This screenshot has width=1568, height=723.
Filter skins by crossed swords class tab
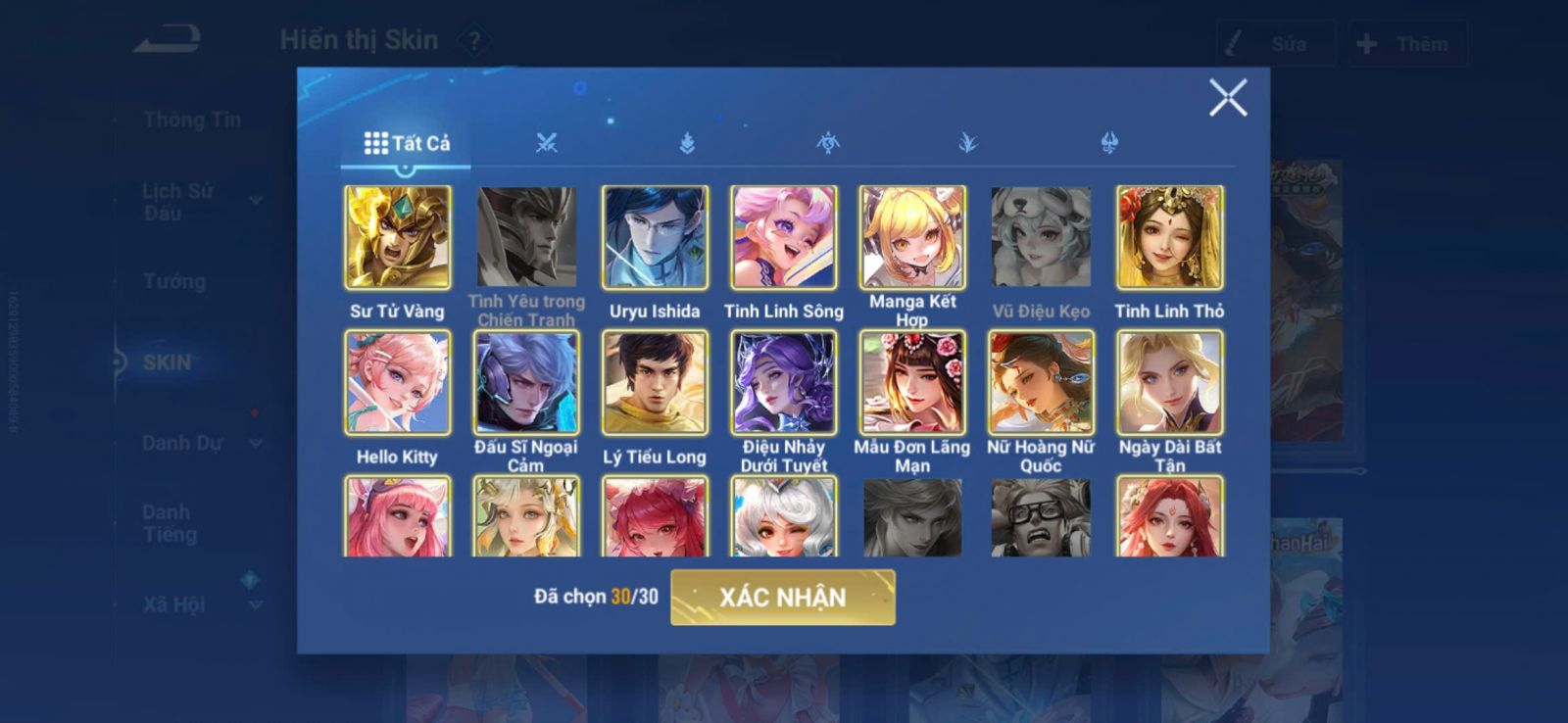(547, 143)
